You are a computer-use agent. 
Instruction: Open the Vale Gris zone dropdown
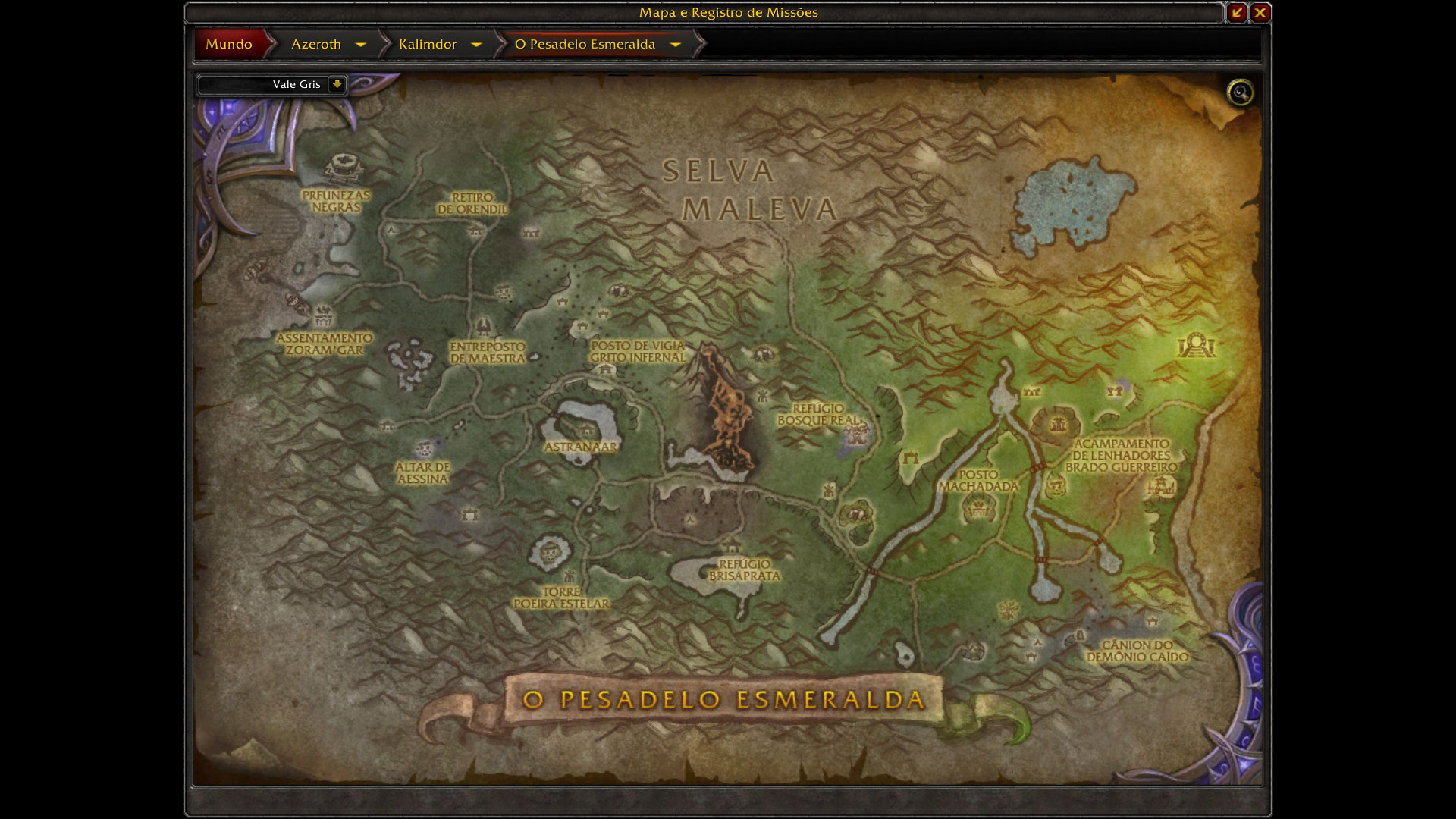337,84
